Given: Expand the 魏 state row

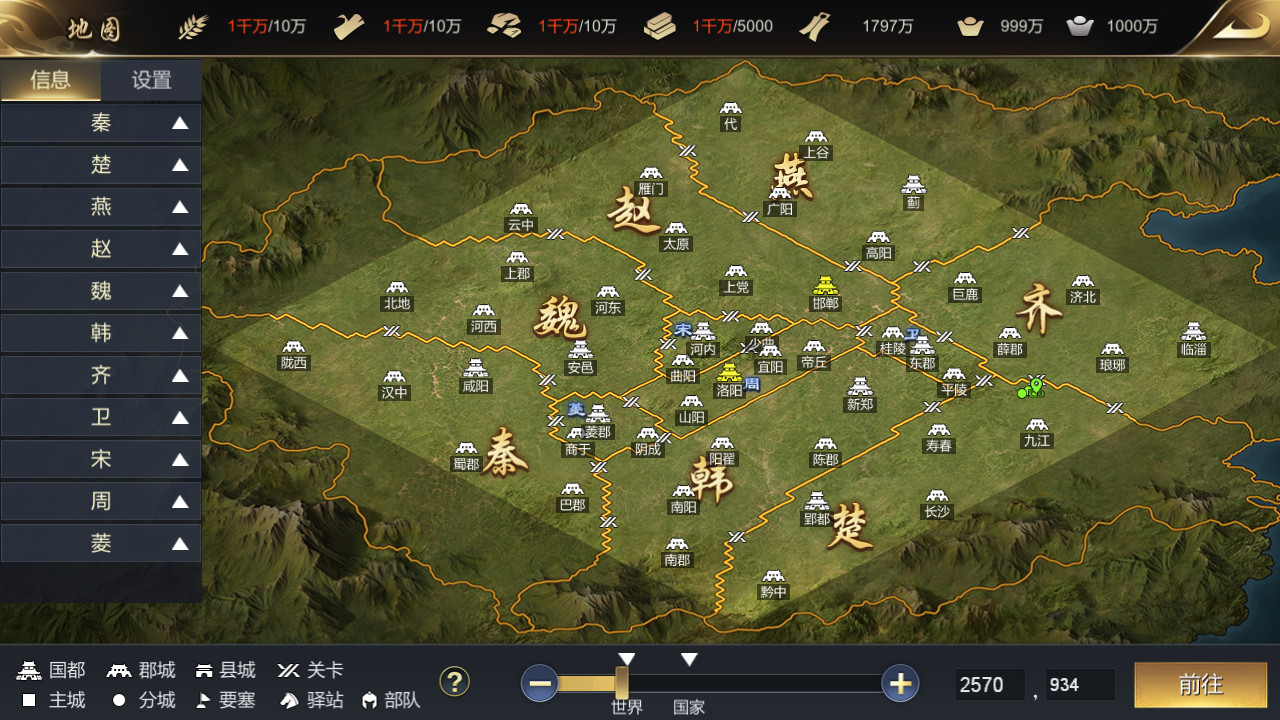Looking at the screenshot, I should point(101,291).
